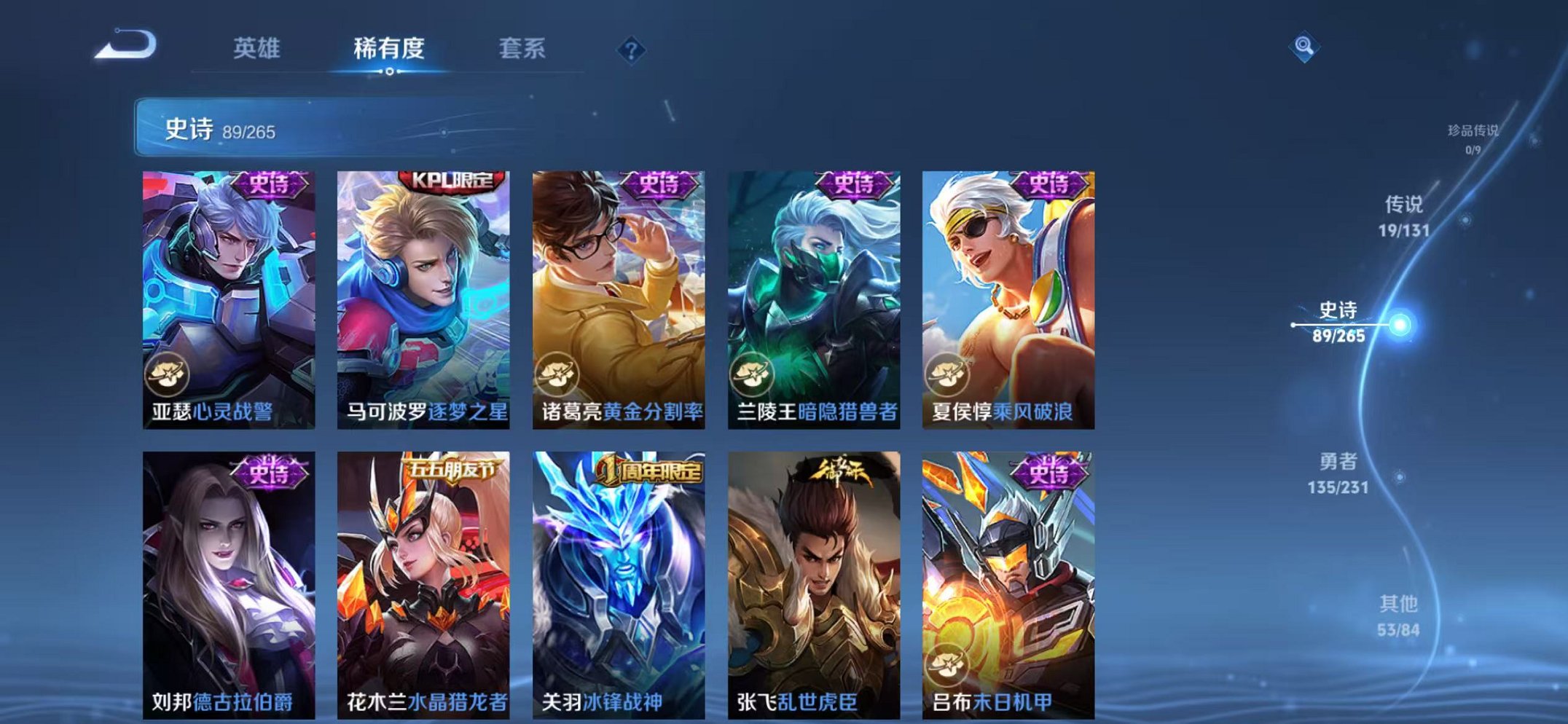Click the fragment exchange icon on 夏侯惇's skin card
Image resolution: width=1568 pixels, height=724 pixels.
point(947,375)
